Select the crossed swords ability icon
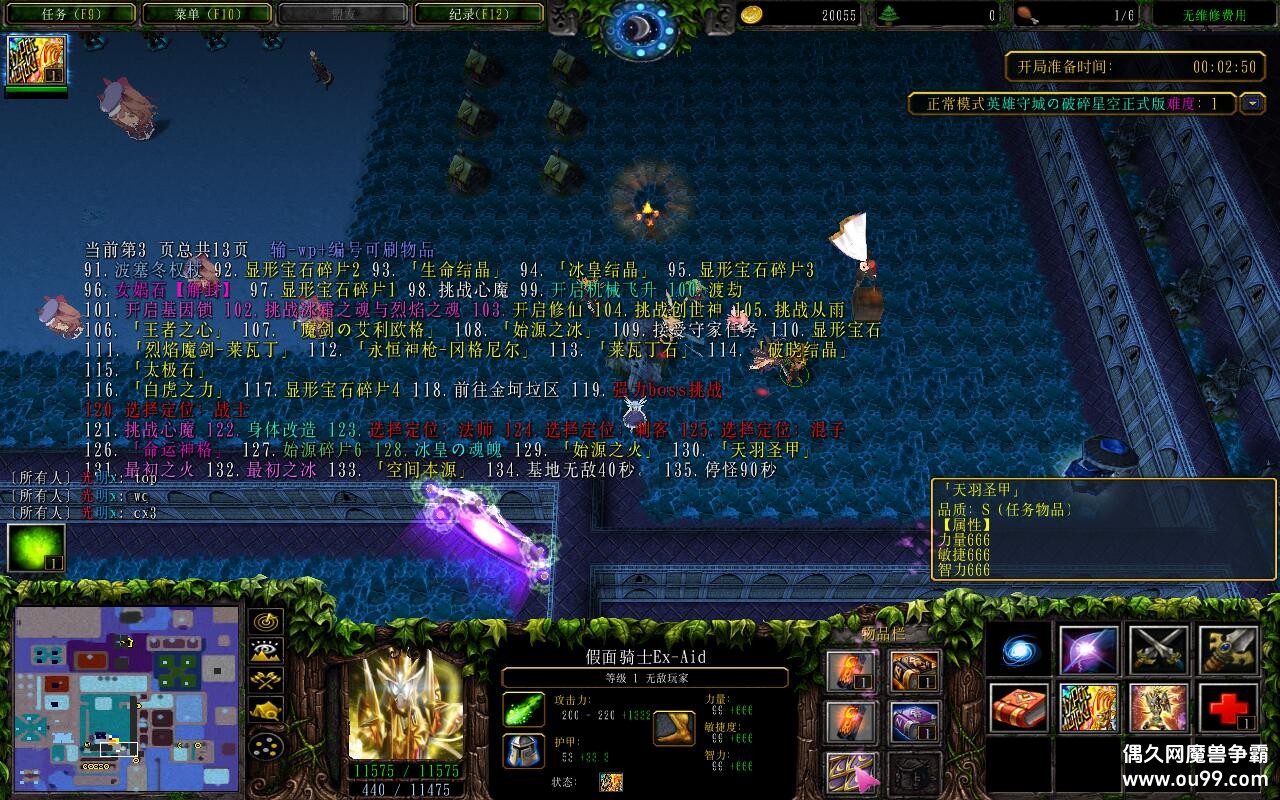 coord(1157,650)
